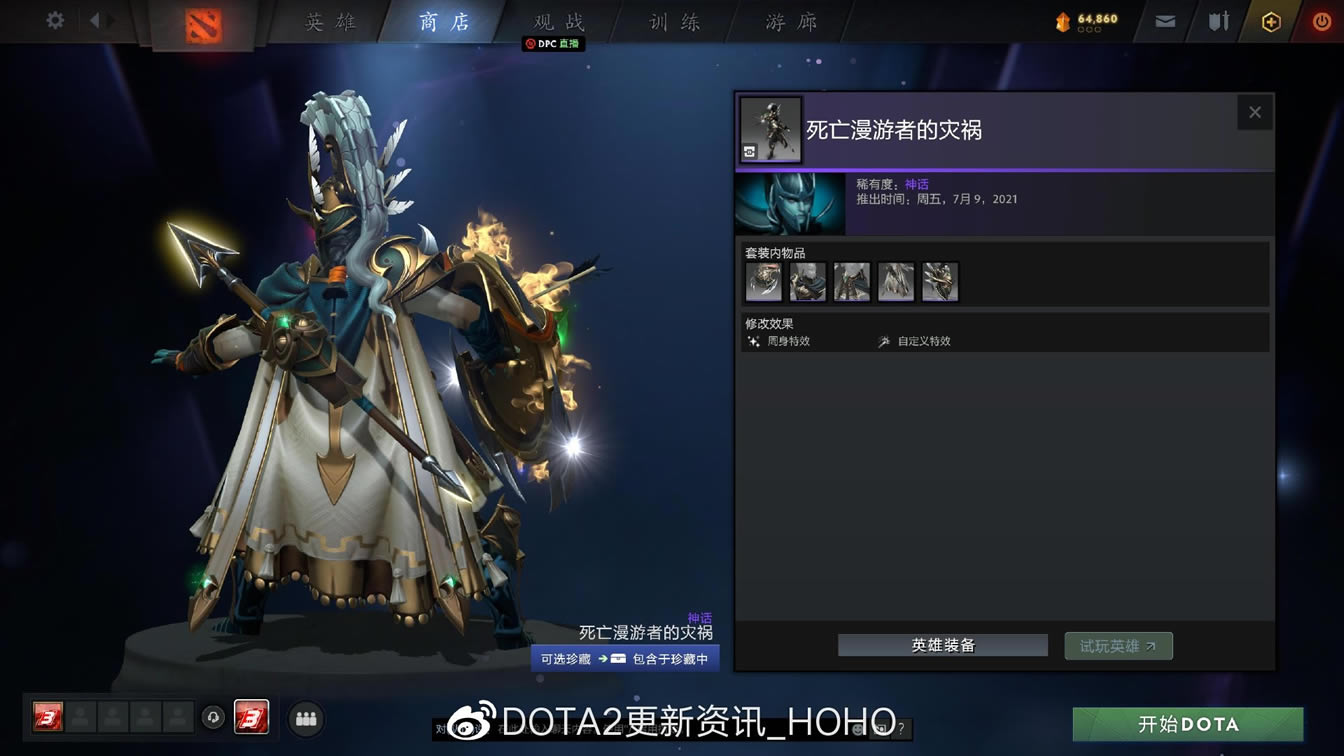This screenshot has width=1344, height=756.
Task: Click the 英雄装备 button
Action: pos(941,645)
